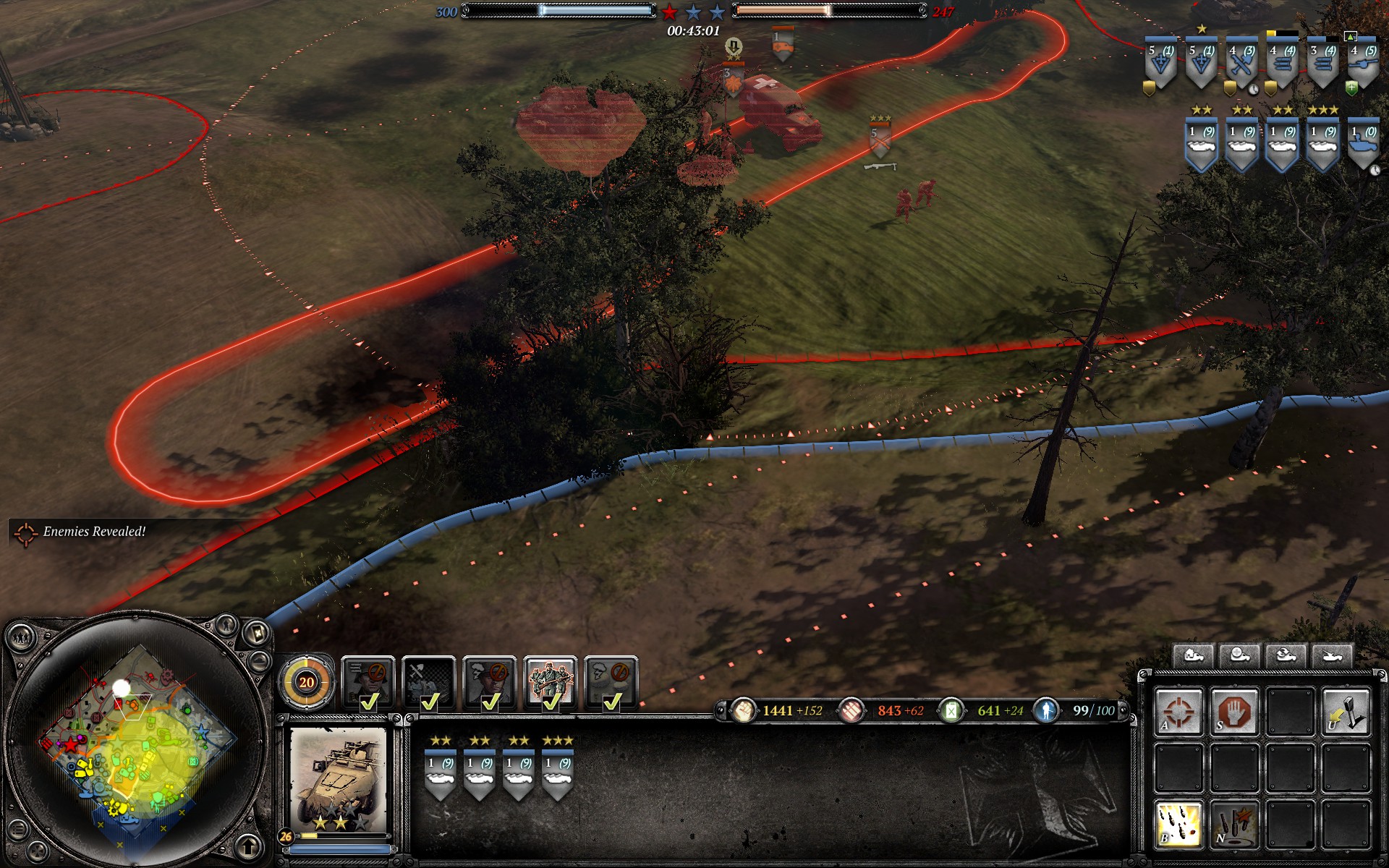
Task: Open the tab with circular arrows icon
Action: tap(1286, 656)
